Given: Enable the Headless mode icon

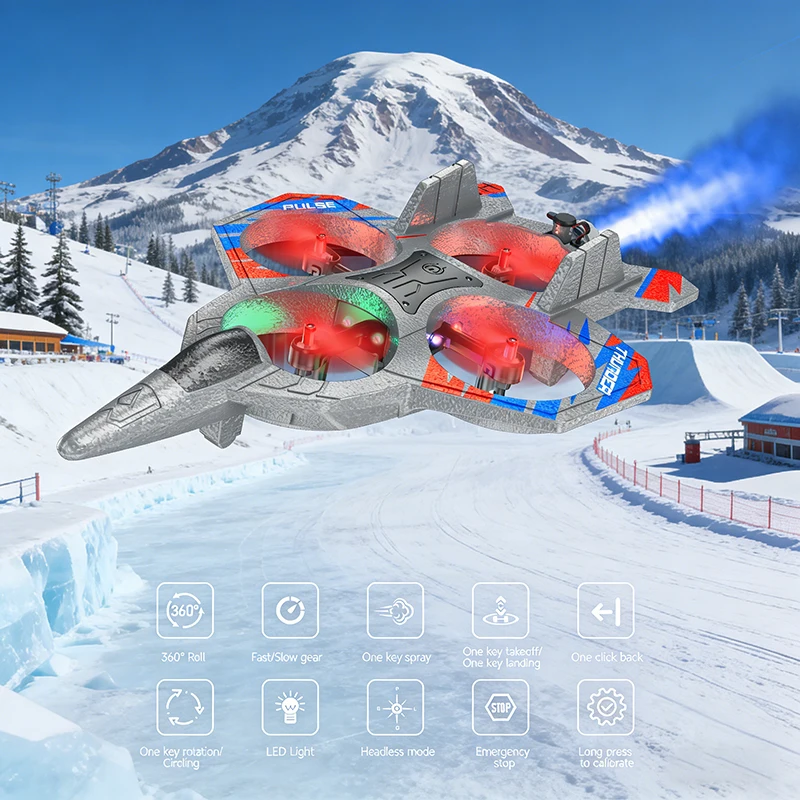Looking at the screenshot, I should point(395,707).
